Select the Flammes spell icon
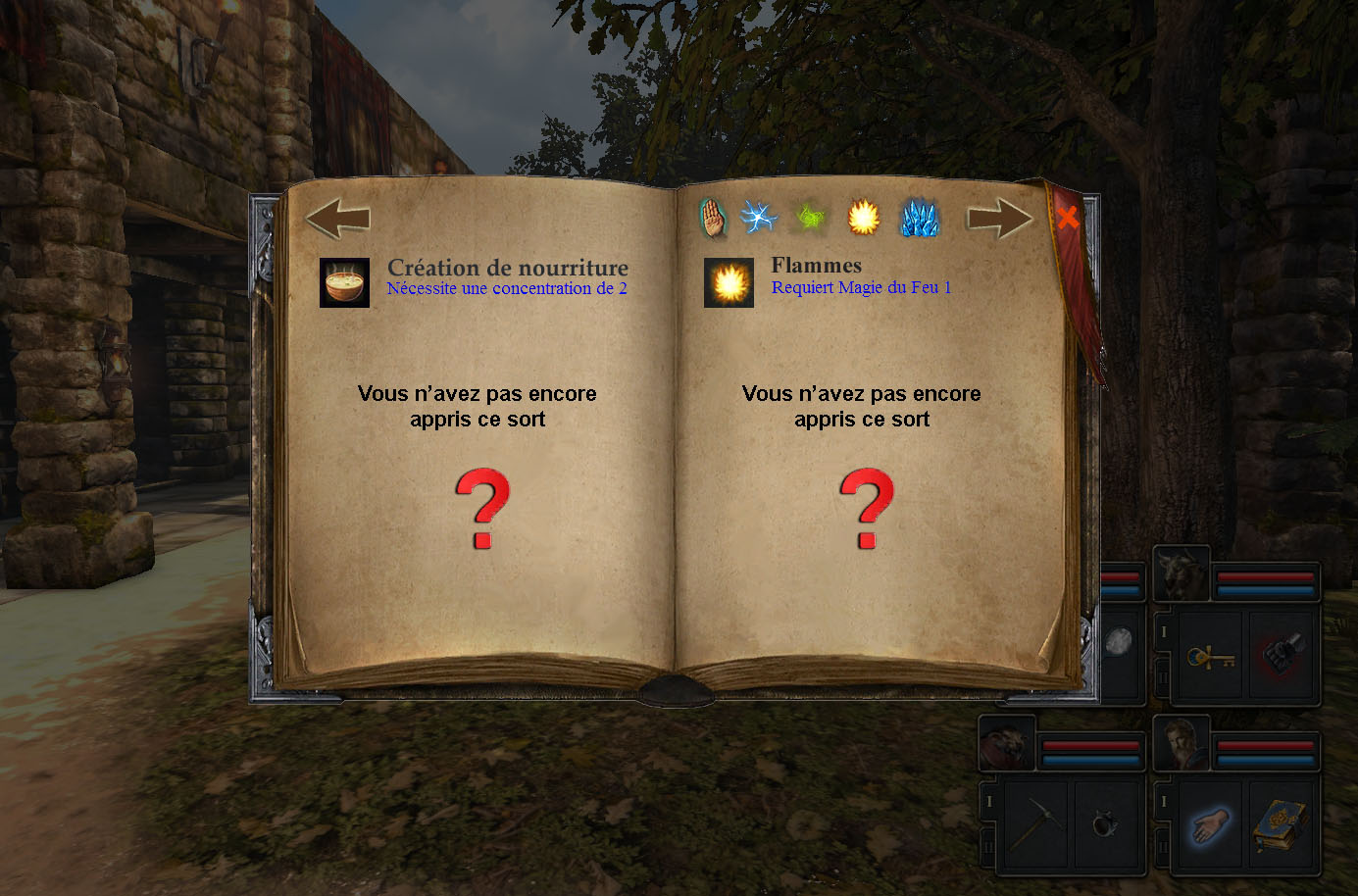 coord(729,283)
